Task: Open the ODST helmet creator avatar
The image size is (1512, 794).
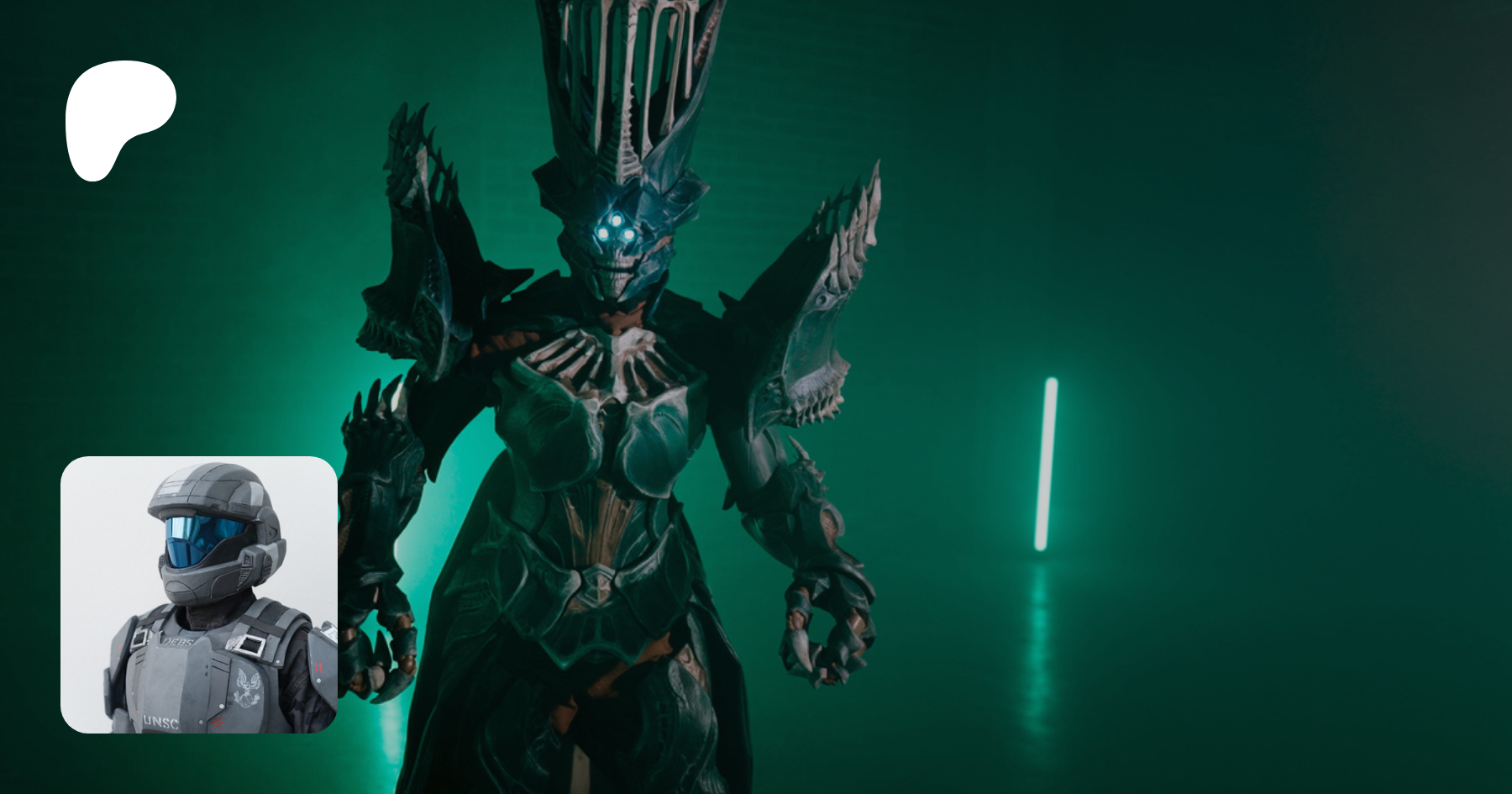Action: click(199, 594)
